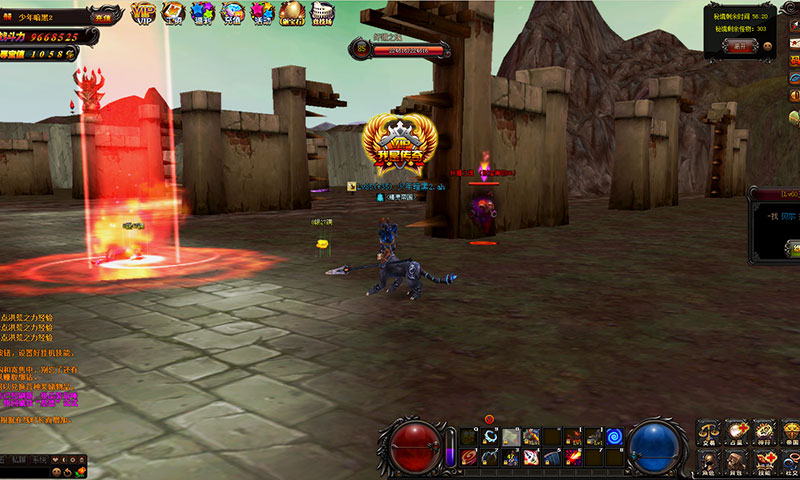The width and height of the screenshot is (800, 480).
Task: Activate the blue swirl vortex skill
Action: click(613, 436)
